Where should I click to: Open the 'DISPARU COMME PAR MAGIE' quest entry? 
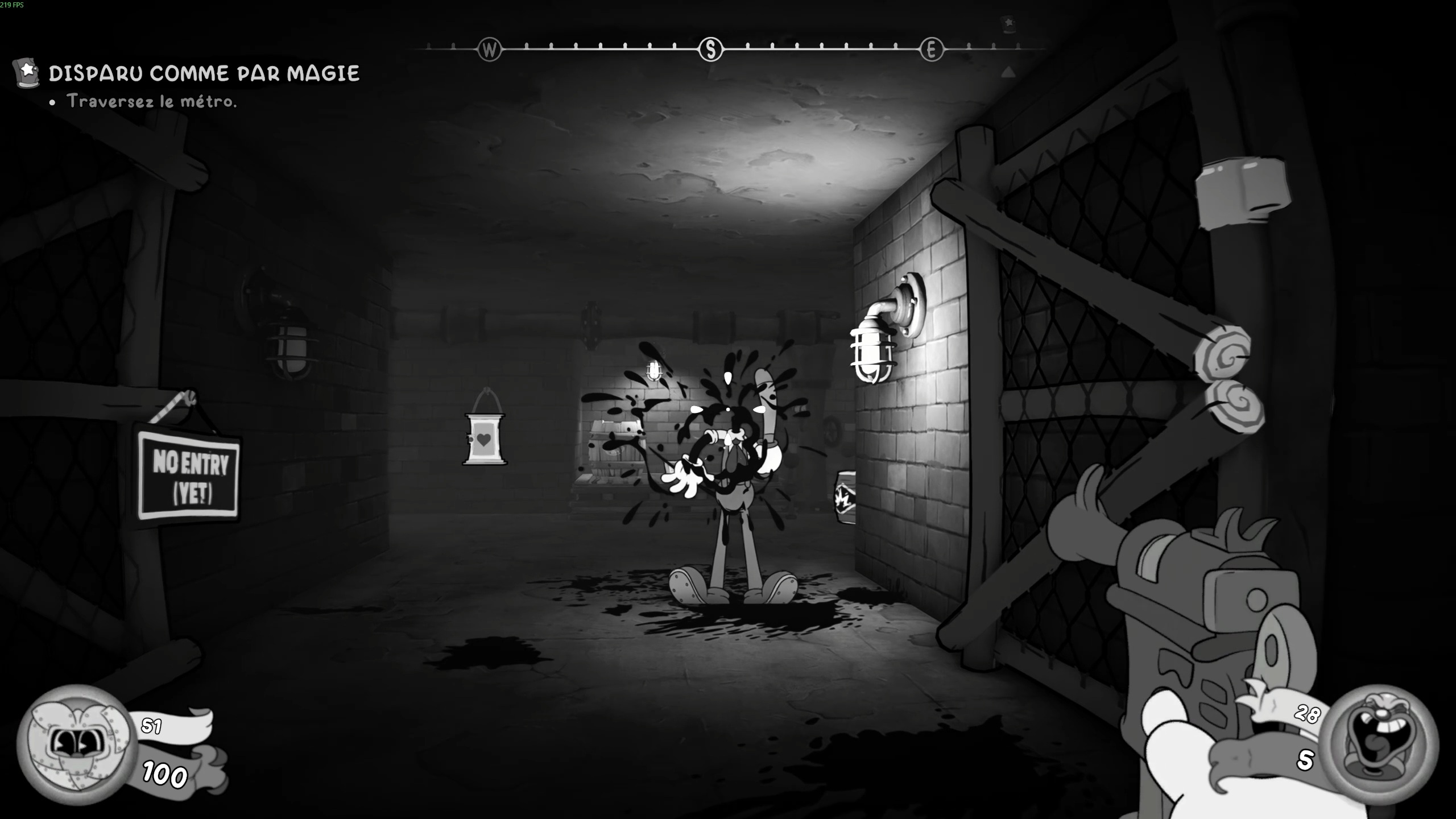coord(205,73)
